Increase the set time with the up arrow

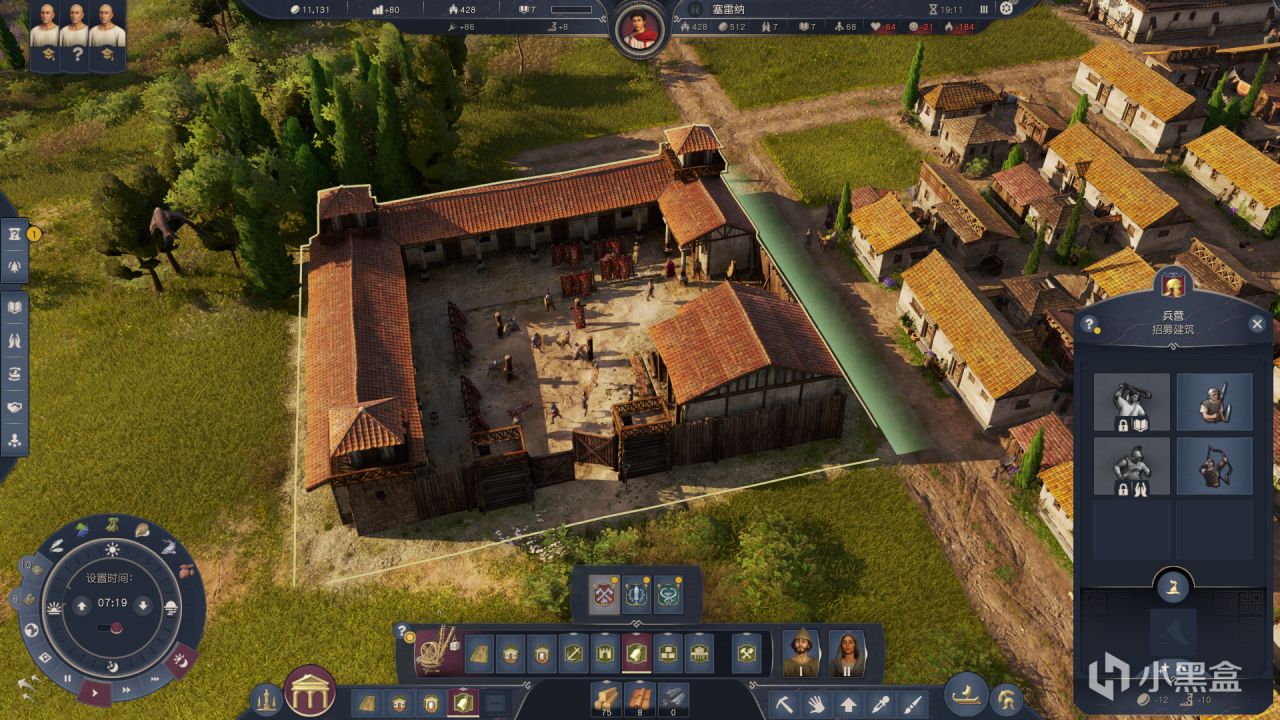(x=82, y=604)
